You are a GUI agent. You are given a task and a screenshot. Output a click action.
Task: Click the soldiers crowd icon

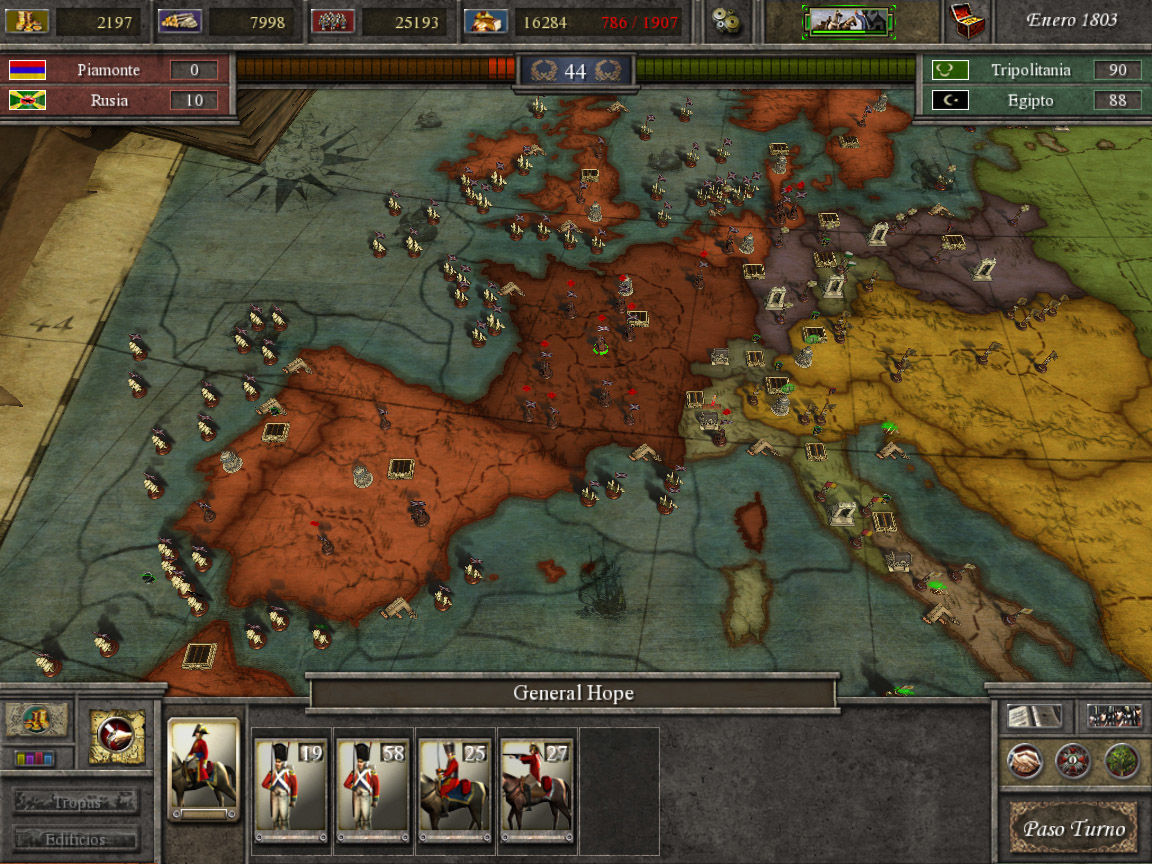pyautogui.click(x=1114, y=716)
